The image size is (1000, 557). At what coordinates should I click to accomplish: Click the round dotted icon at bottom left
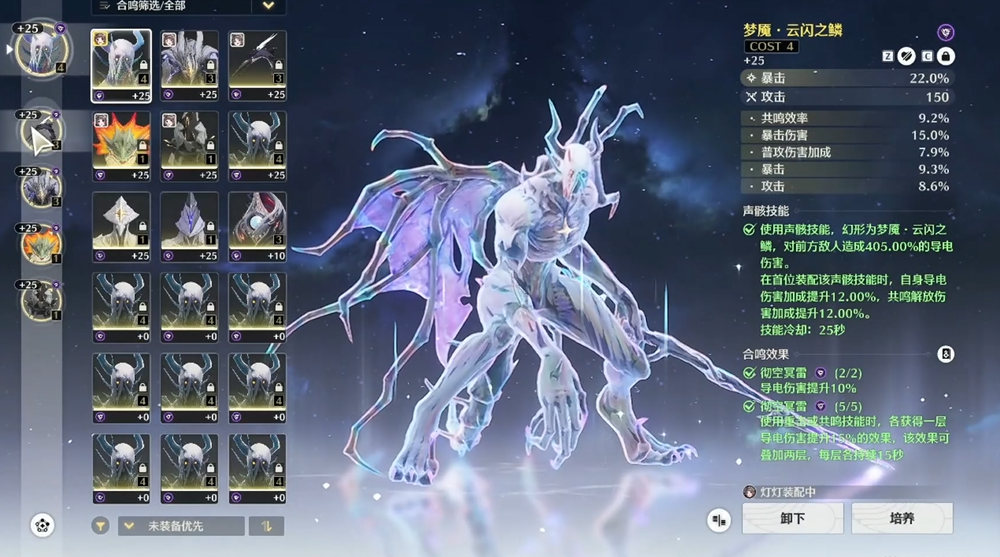(42, 524)
